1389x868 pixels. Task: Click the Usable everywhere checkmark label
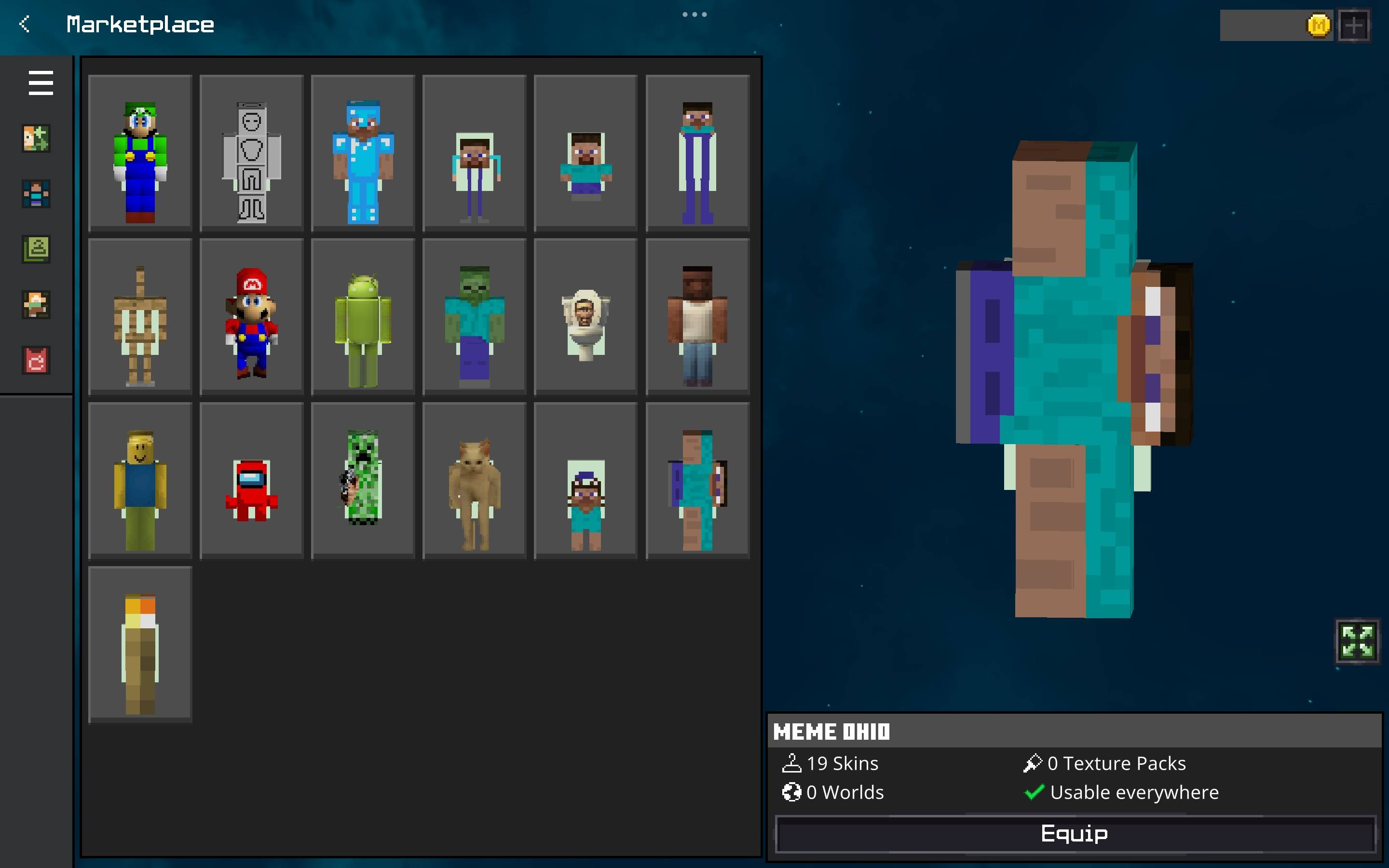click(1123, 792)
